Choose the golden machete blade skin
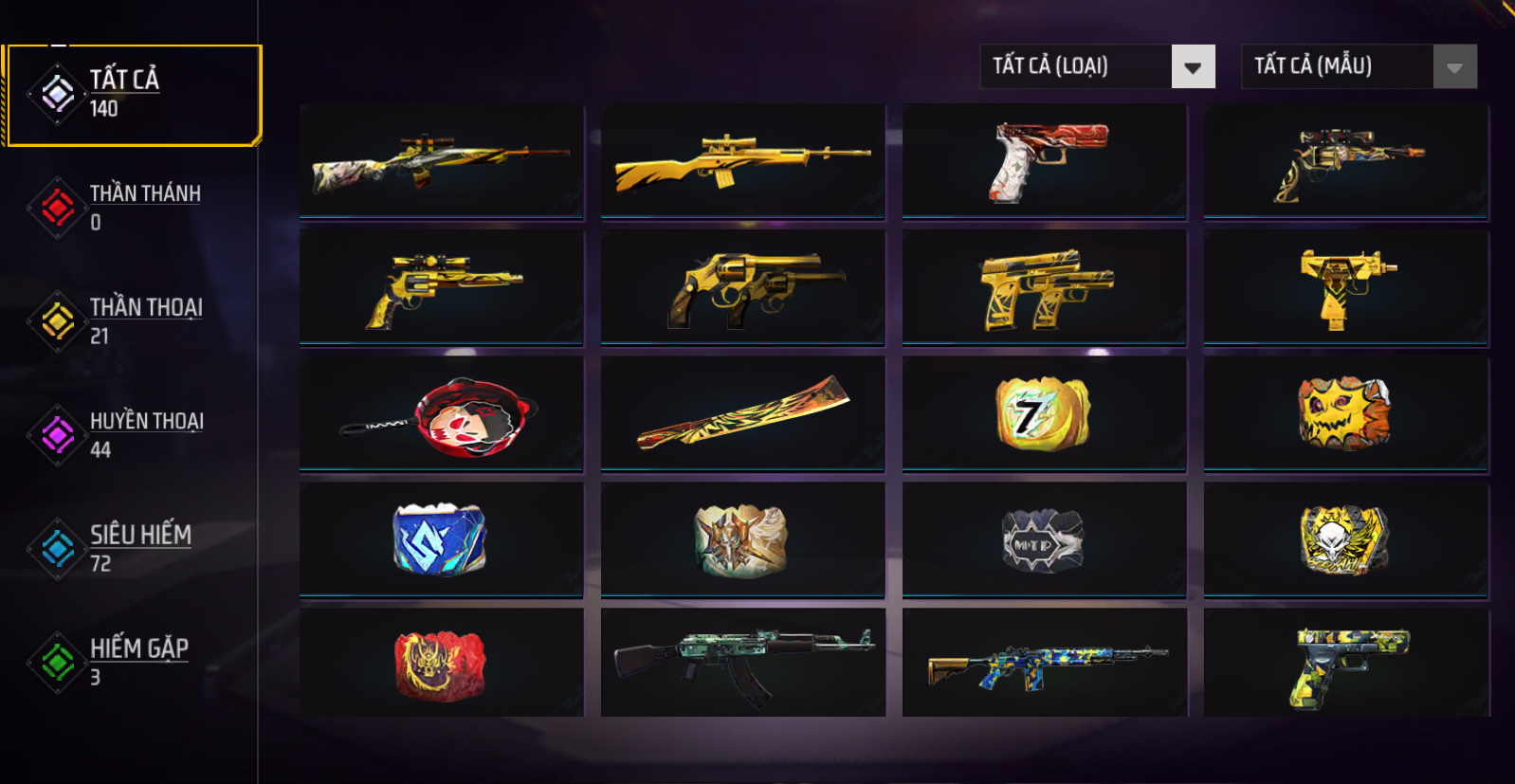 (742, 414)
